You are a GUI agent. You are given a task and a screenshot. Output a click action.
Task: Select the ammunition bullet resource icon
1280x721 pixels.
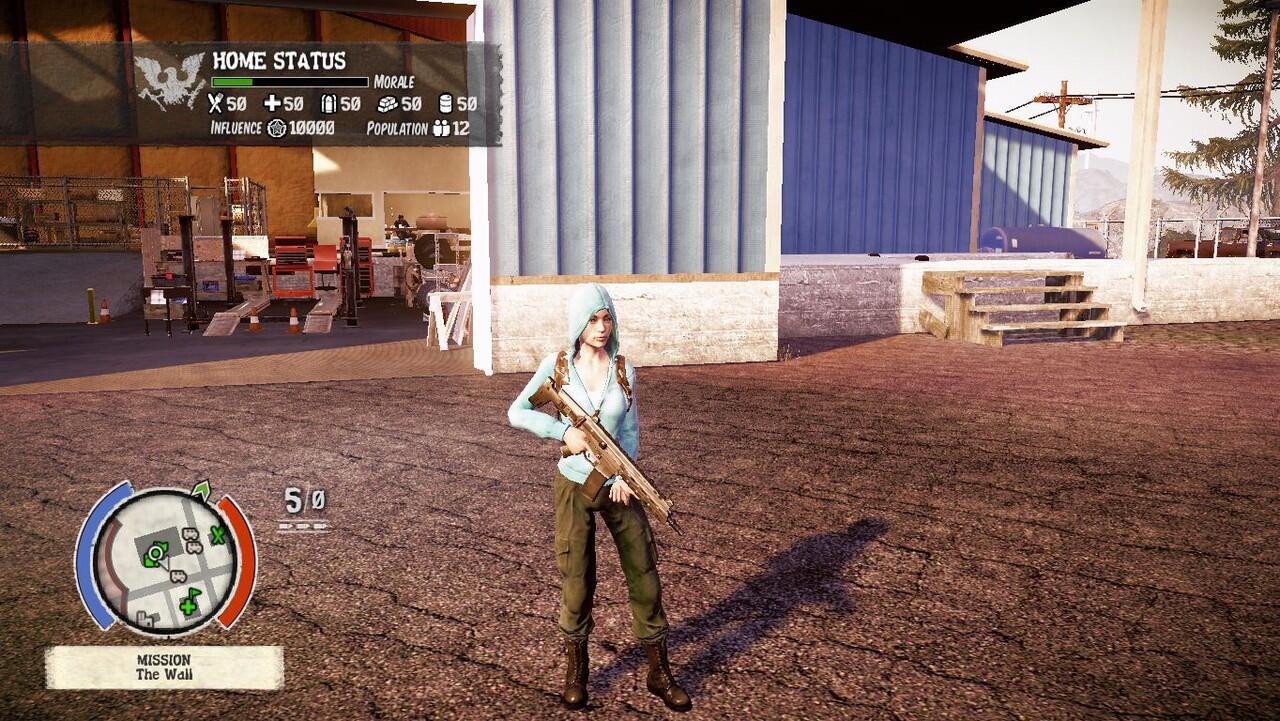[x=328, y=103]
